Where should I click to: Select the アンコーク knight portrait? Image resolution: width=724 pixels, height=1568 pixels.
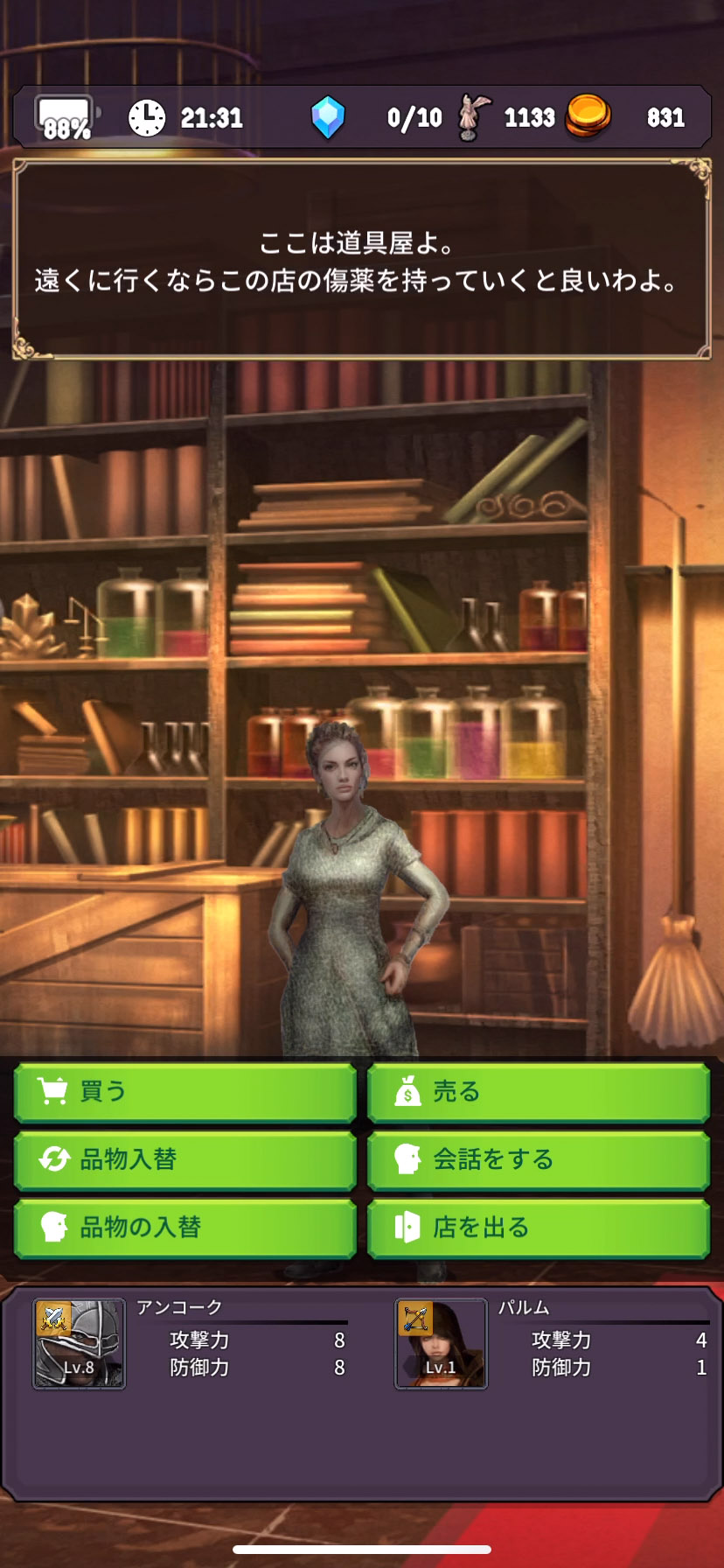79,1343
